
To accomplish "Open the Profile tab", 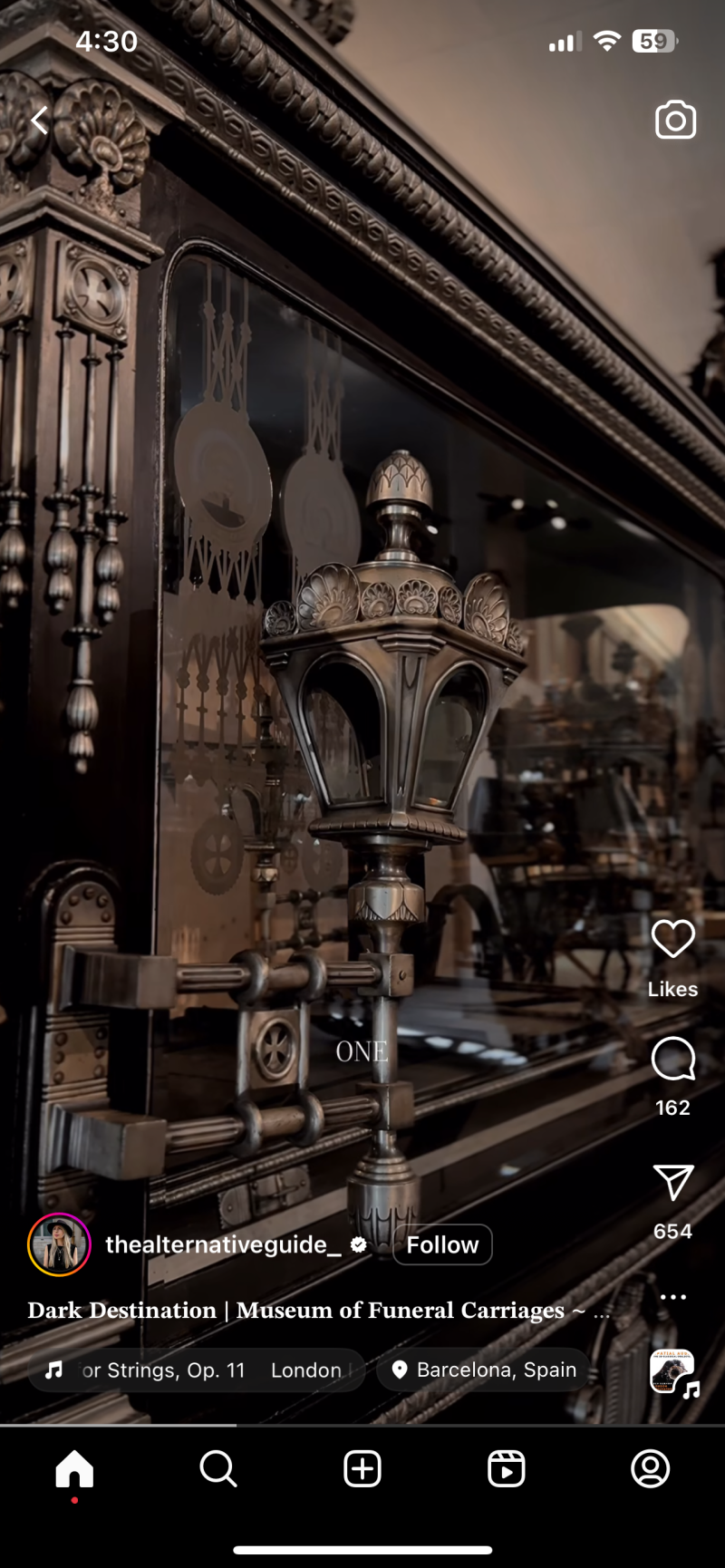I will pos(650,1468).
